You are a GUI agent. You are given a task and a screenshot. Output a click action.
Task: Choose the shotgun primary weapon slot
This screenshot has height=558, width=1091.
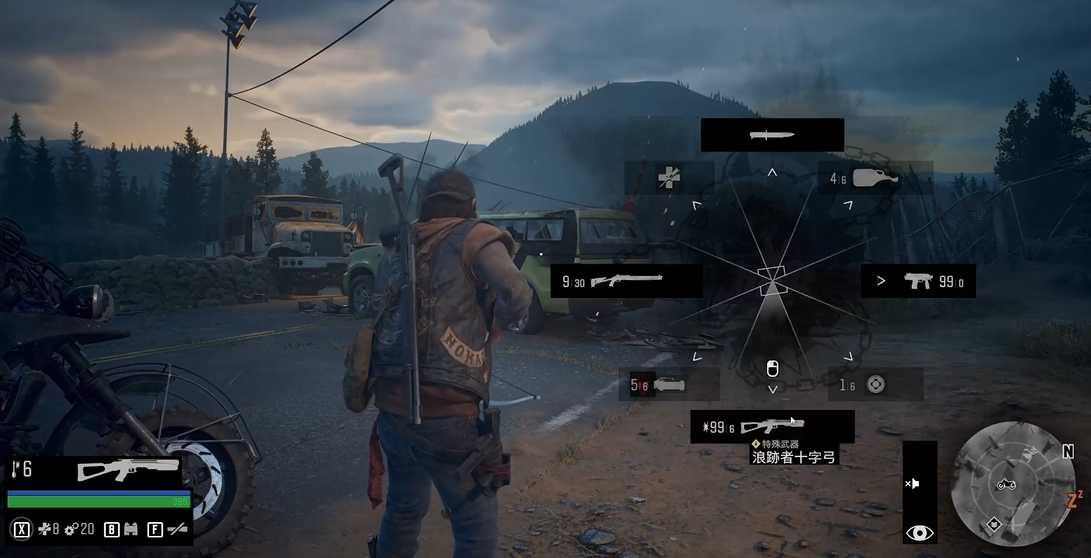pos(626,281)
